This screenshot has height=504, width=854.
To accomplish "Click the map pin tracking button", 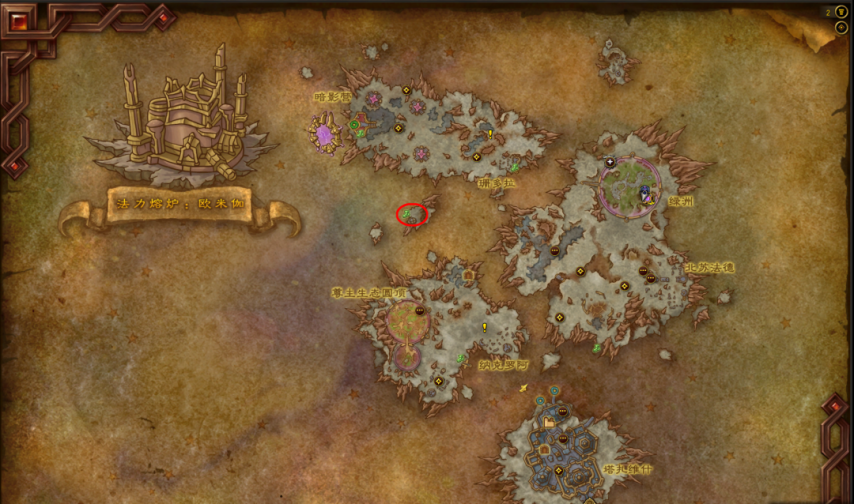I will click(840, 28).
